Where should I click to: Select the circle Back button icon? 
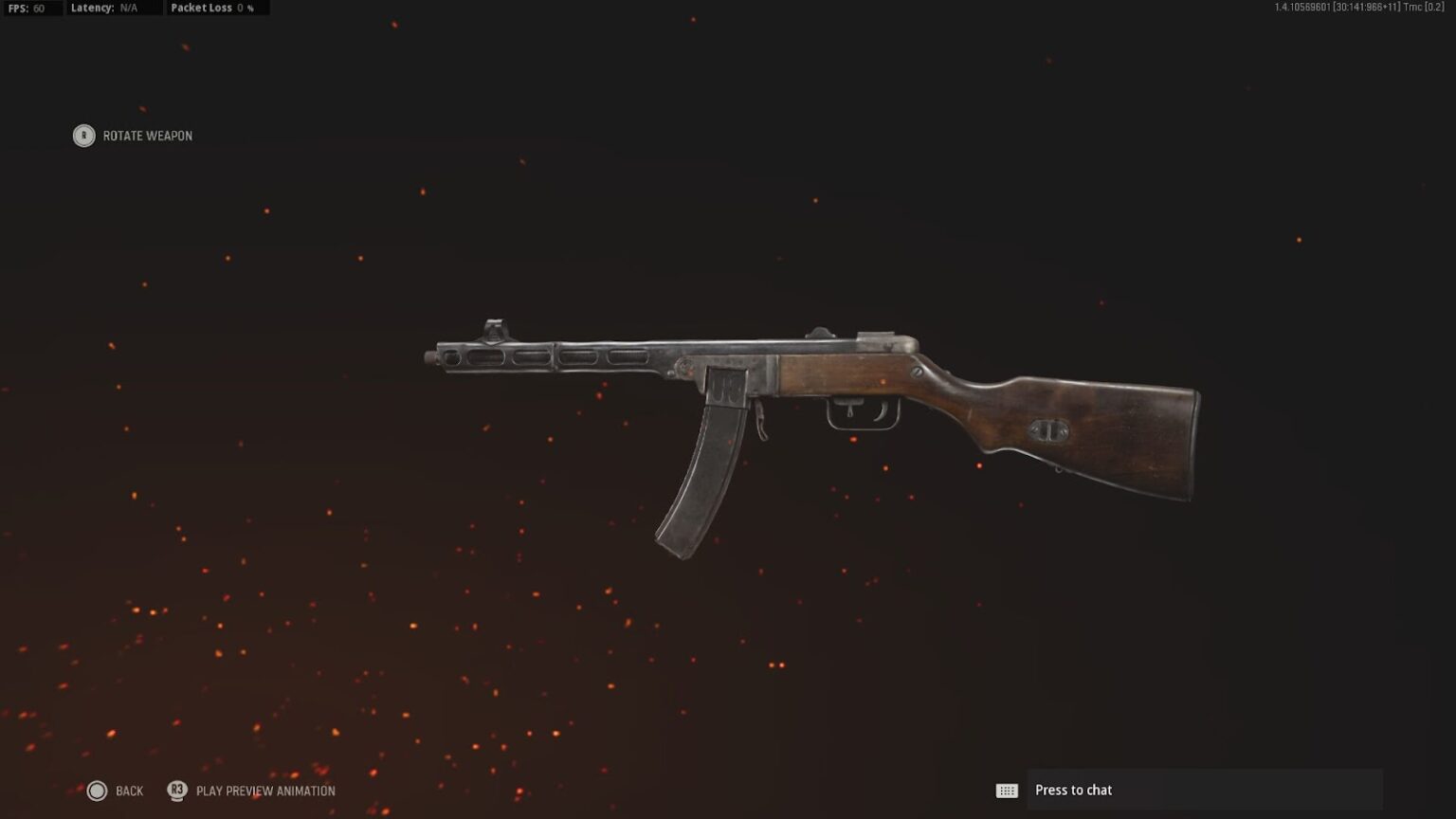[x=96, y=790]
